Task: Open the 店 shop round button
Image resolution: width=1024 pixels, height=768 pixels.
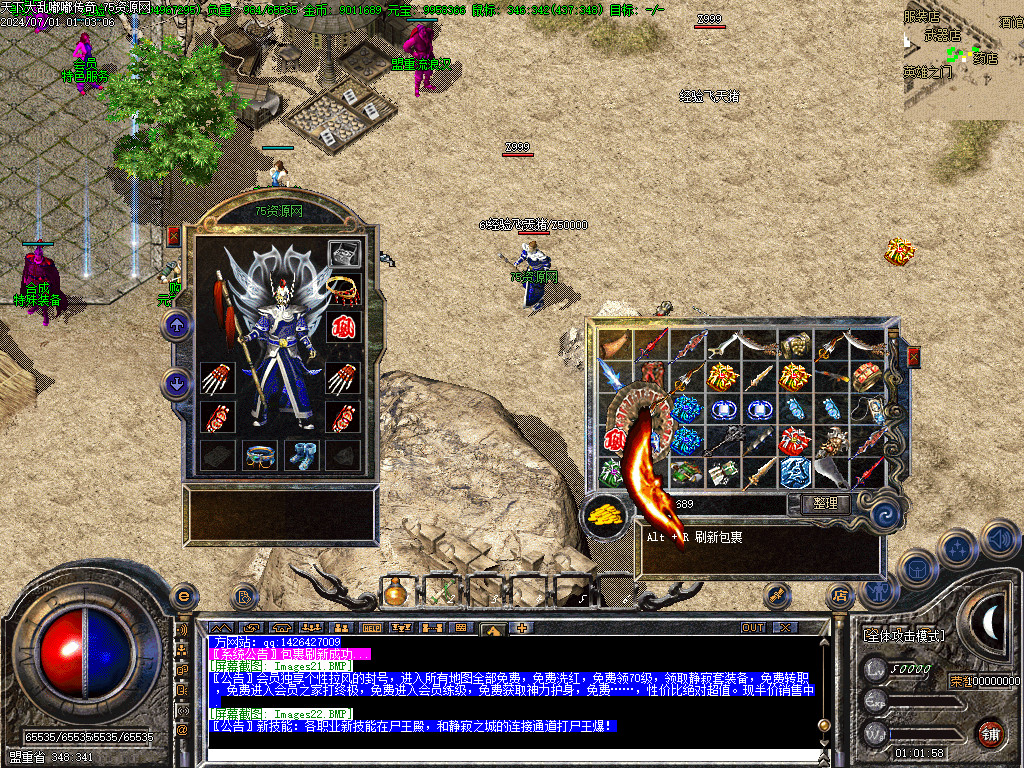Action: [838, 597]
